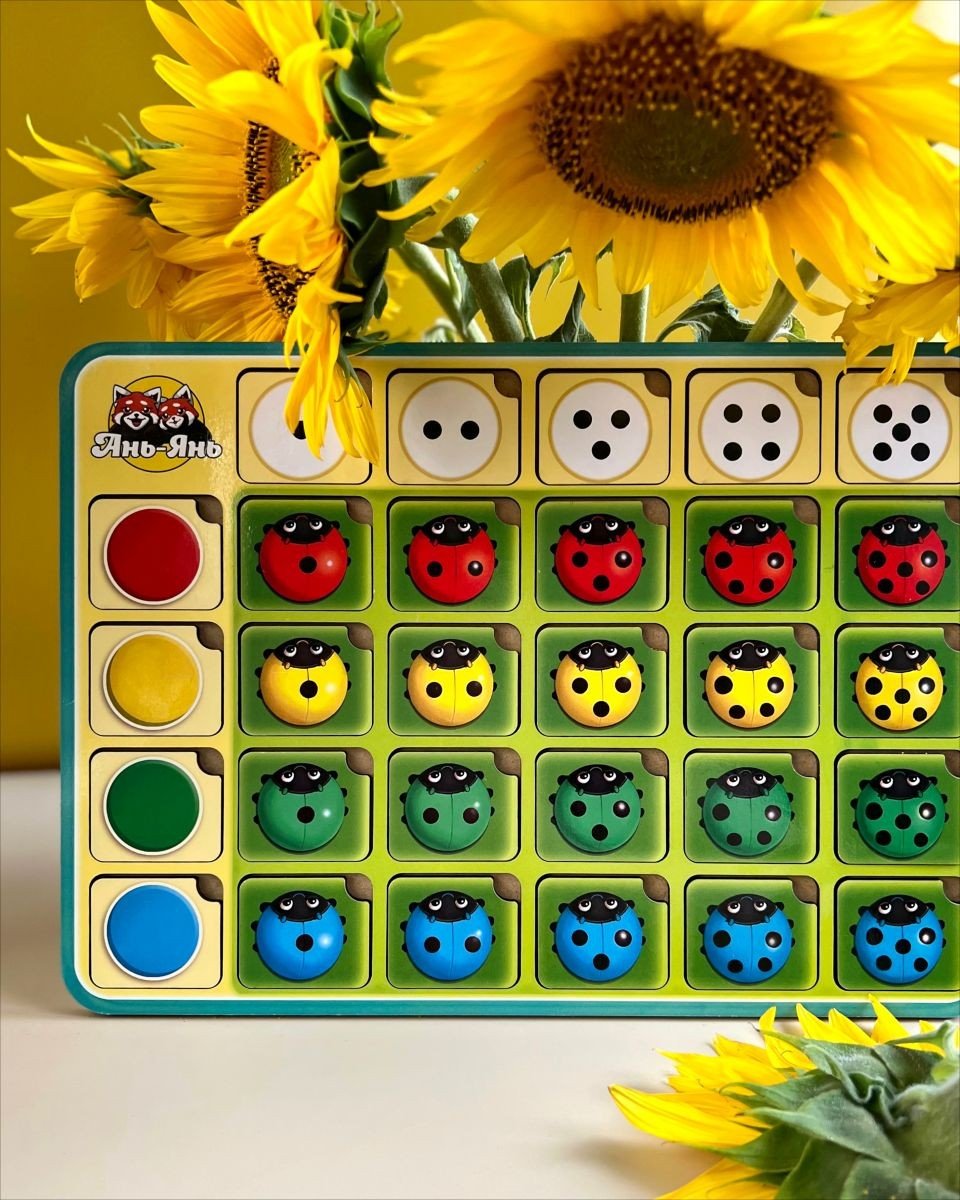
Task: Choose the red ladybug with five dots
Action: (900, 560)
